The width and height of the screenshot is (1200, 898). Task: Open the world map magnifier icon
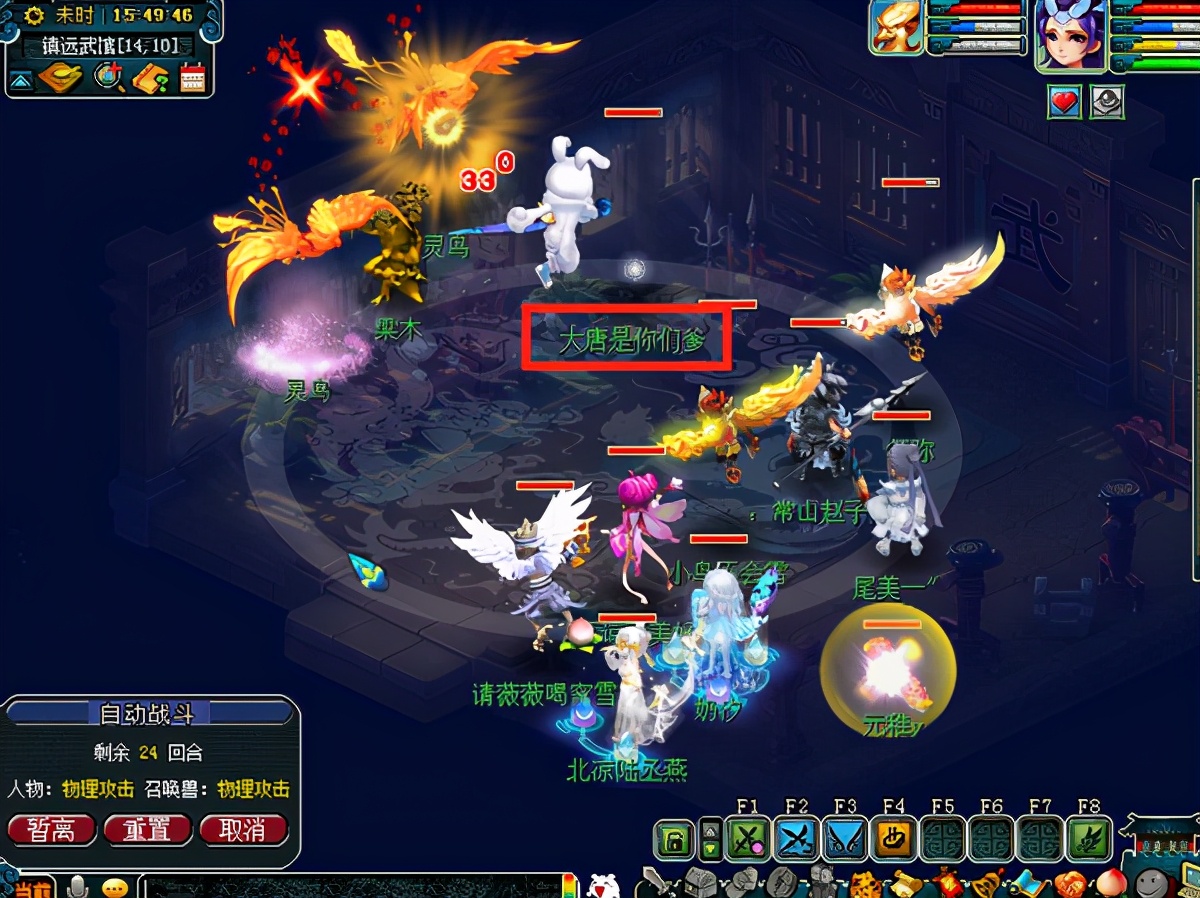coord(107,76)
